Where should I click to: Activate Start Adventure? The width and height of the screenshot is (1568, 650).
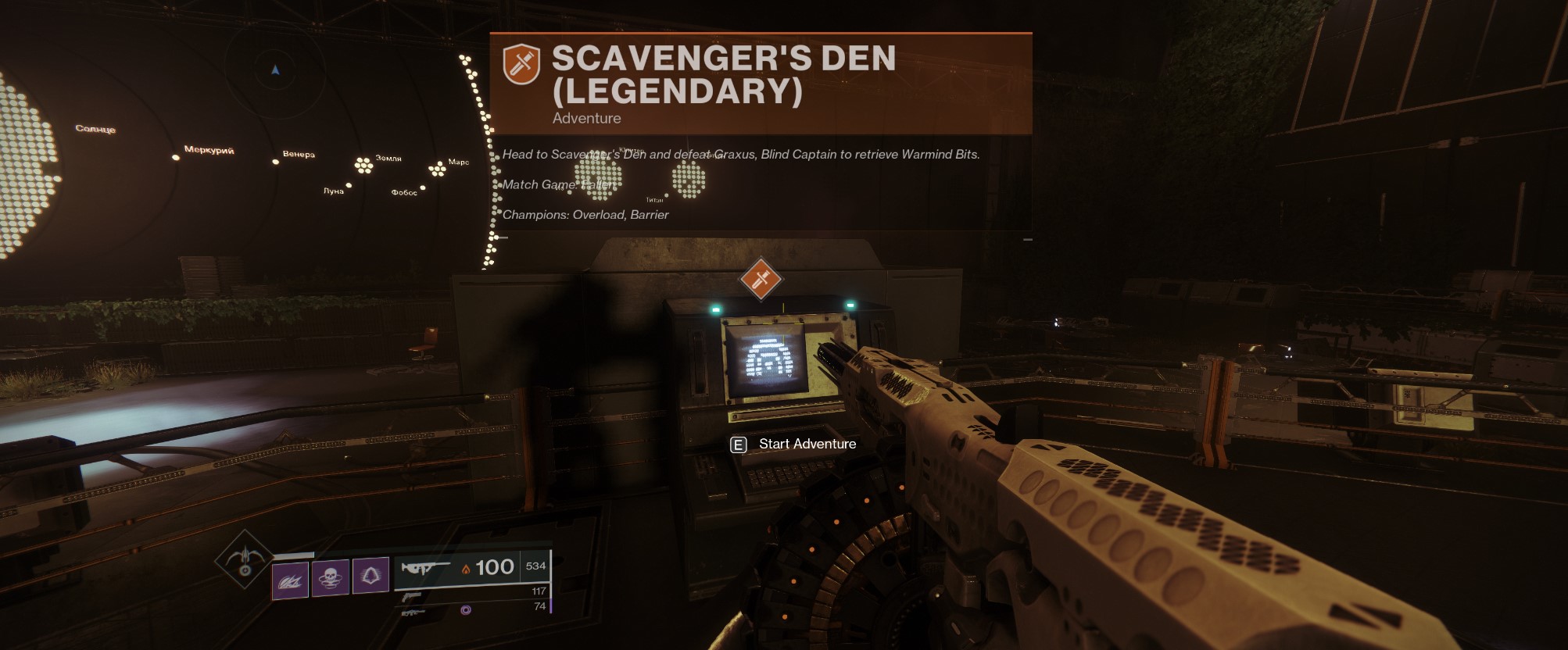click(x=807, y=443)
